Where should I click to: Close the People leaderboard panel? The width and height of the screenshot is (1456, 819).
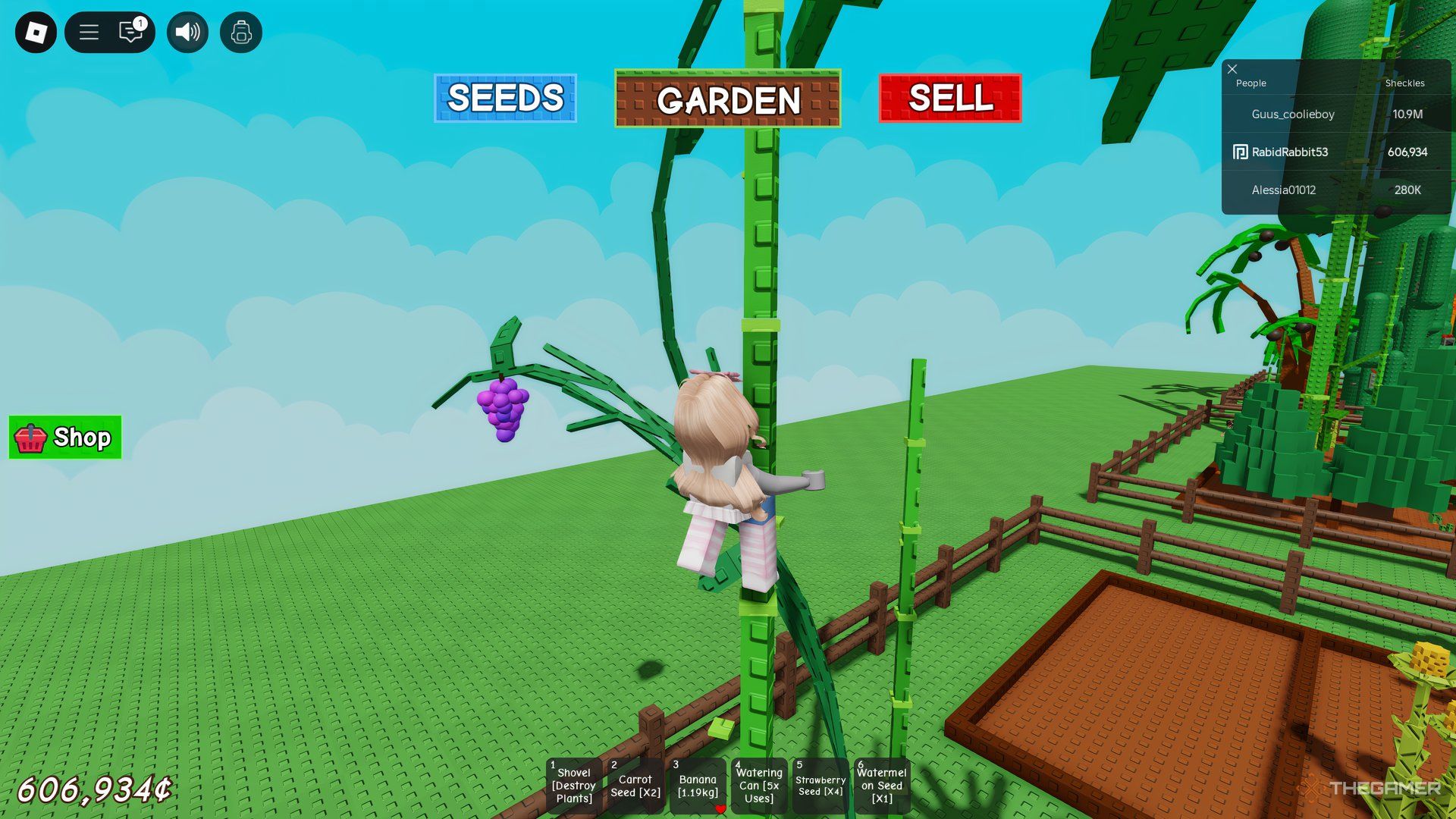tap(1232, 69)
